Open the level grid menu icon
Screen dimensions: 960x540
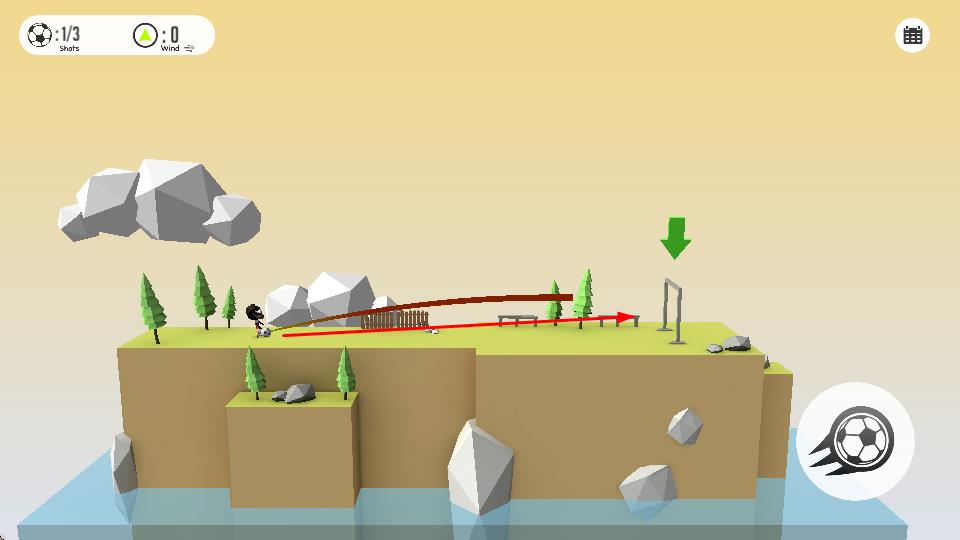pyautogui.click(x=912, y=36)
